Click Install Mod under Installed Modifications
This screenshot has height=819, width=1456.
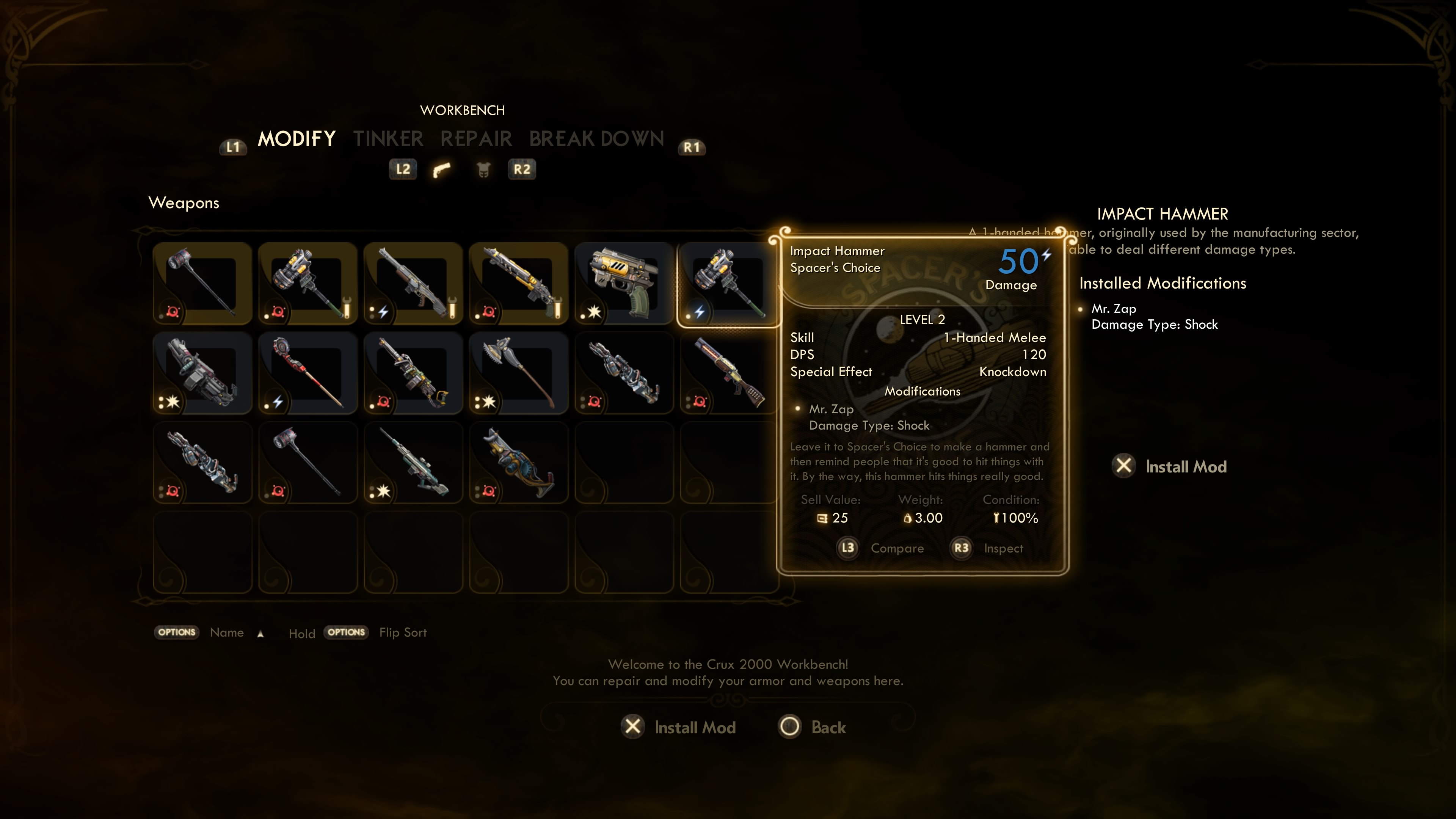[x=1170, y=466]
